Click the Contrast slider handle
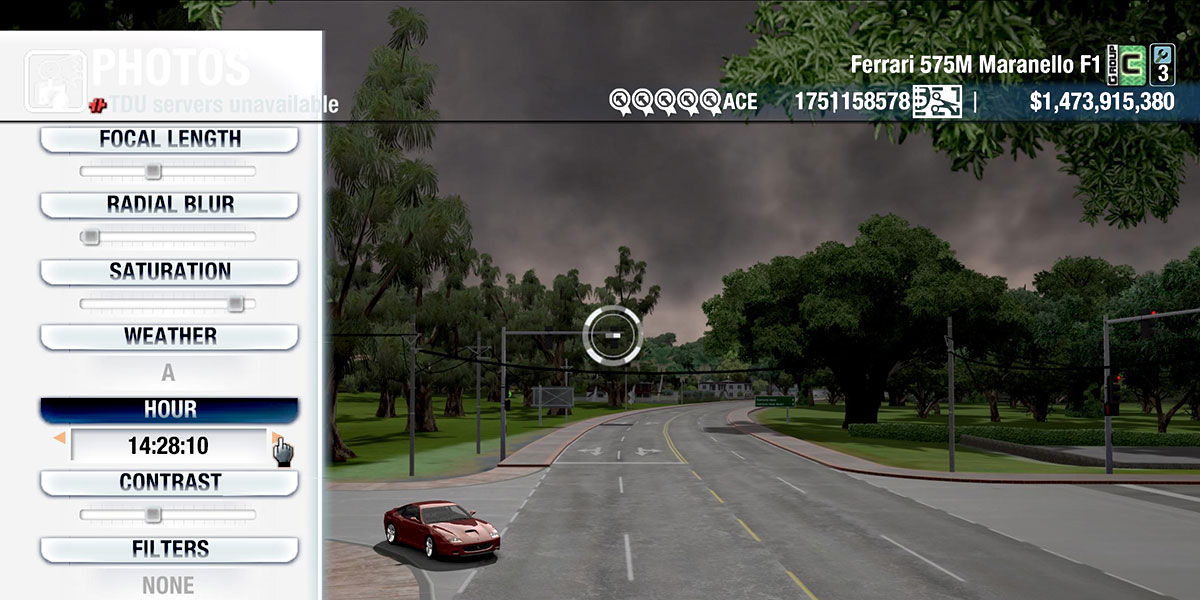Screen dimensions: 1200x600 (x=152, y=515)
